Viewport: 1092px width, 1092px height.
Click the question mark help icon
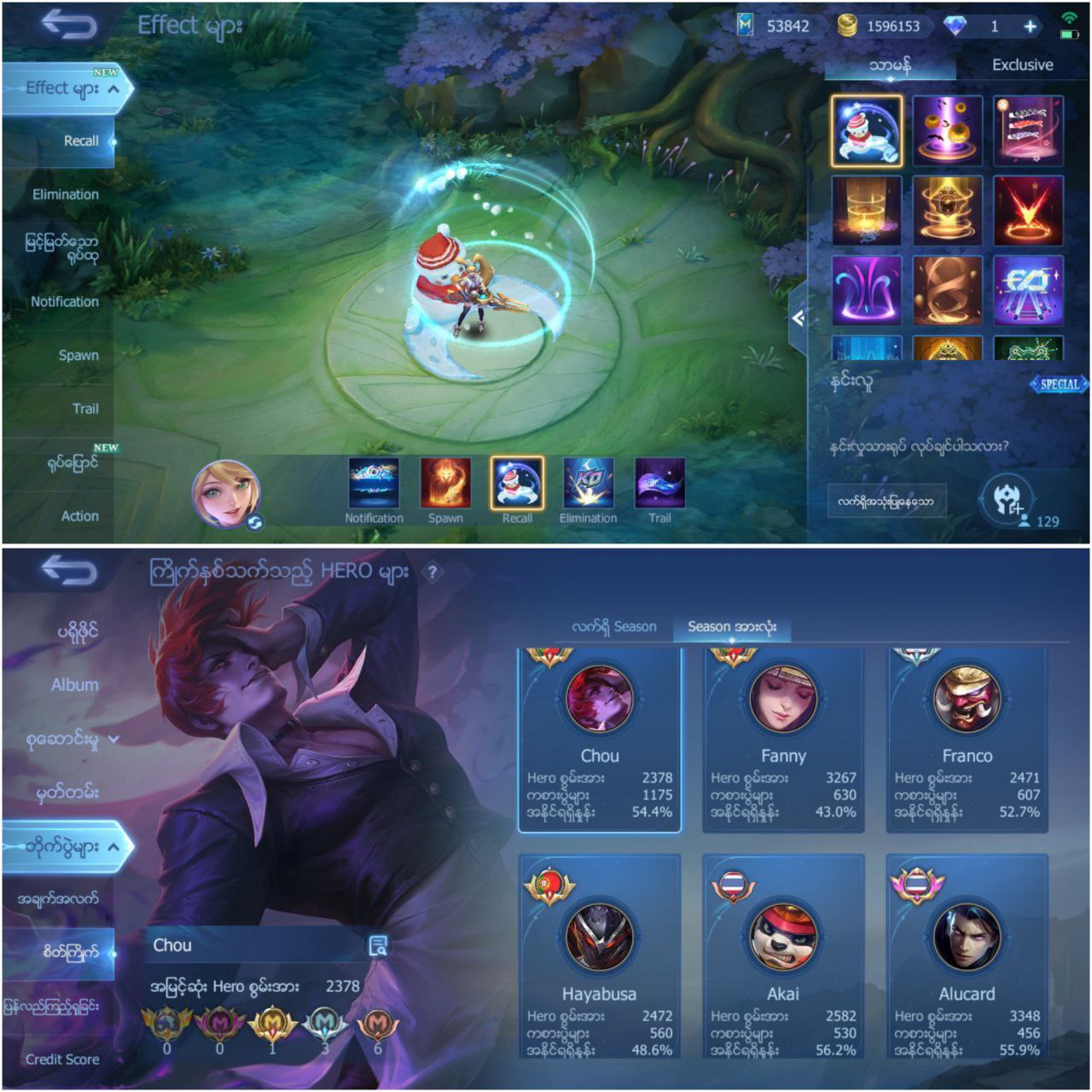[x=433, y=572]
